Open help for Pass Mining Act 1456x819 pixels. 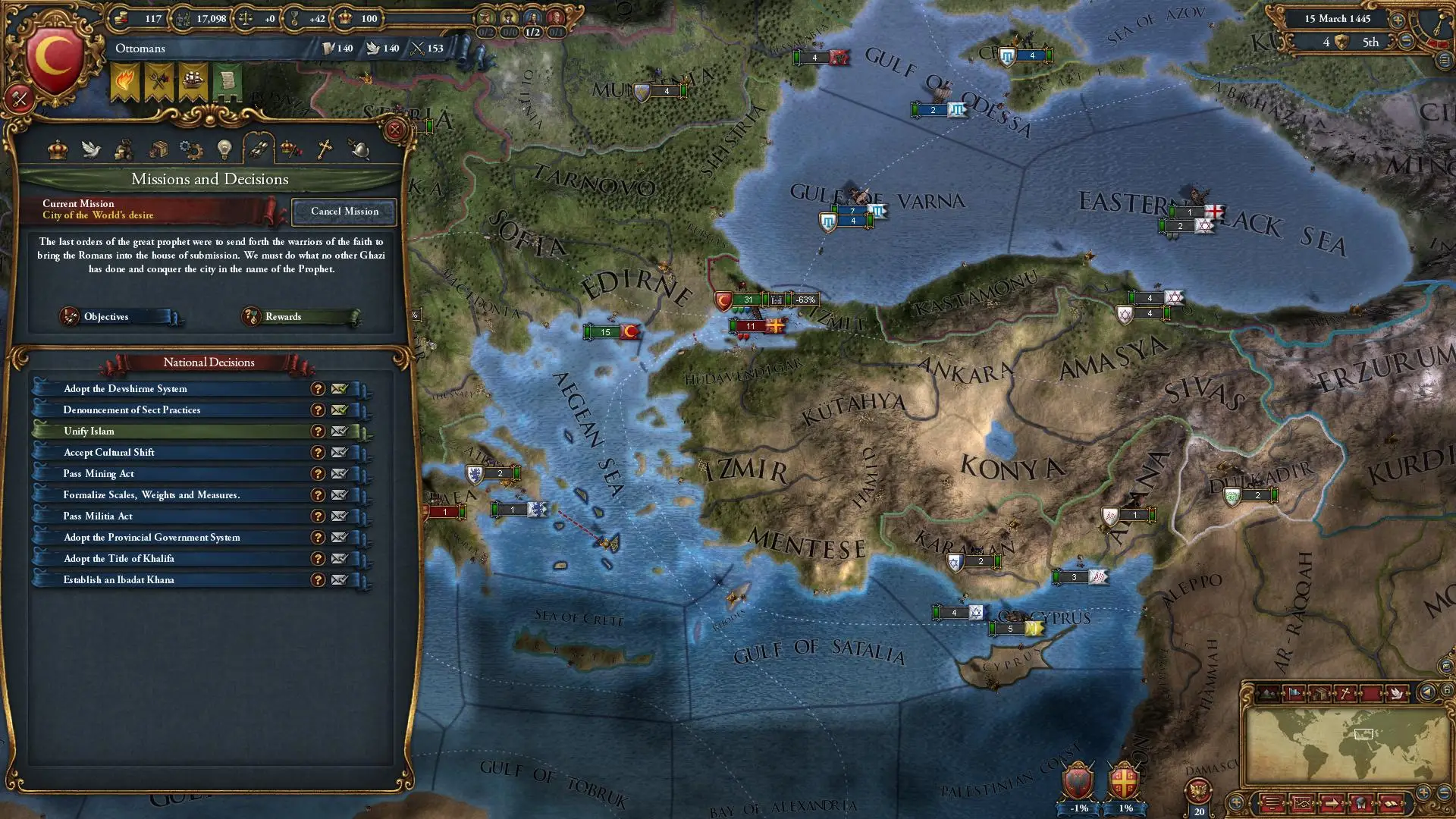pos(318,474)
